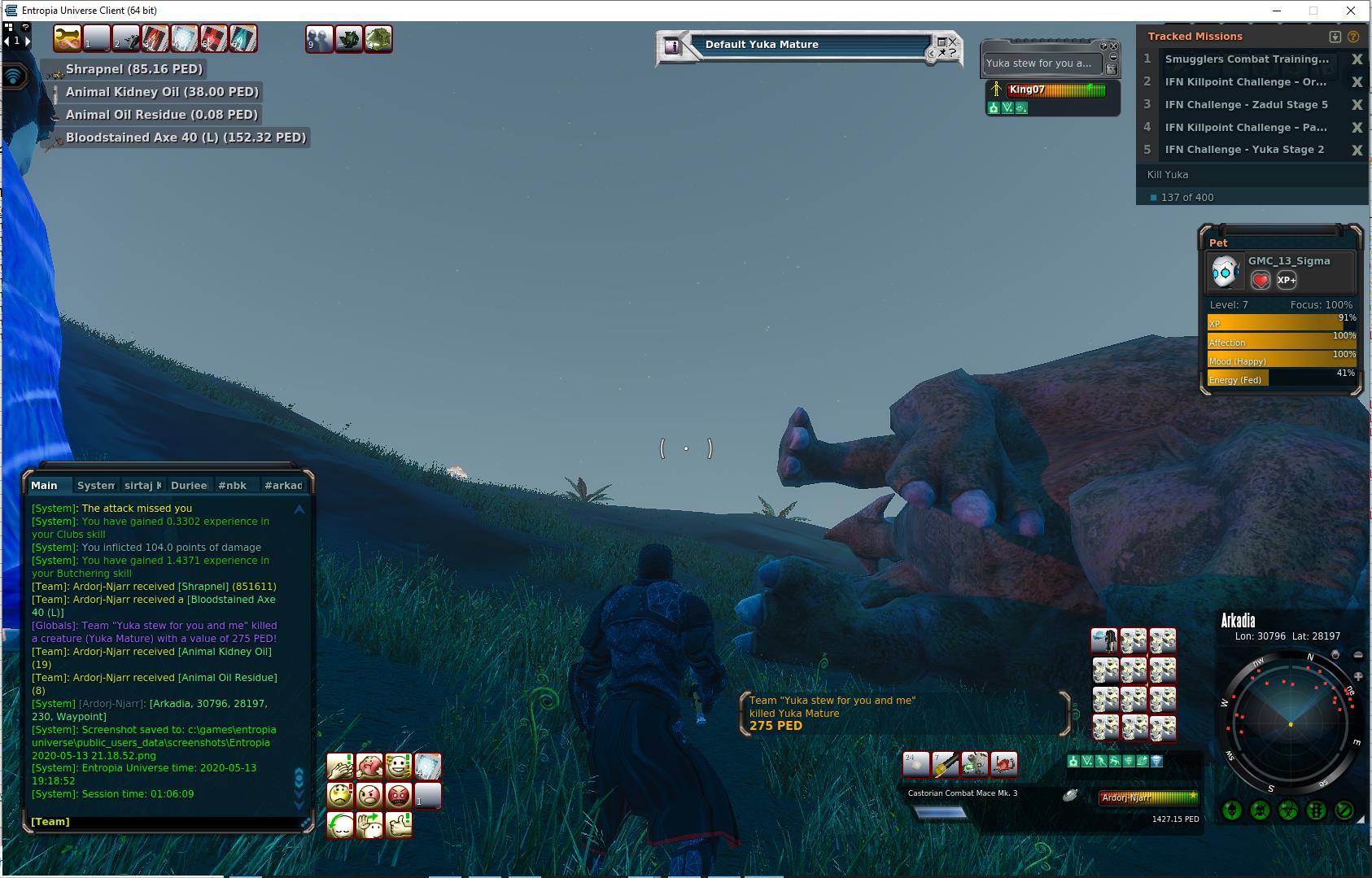
Task: Zoom in the radar with plus button
Action: pos(1357,676)
